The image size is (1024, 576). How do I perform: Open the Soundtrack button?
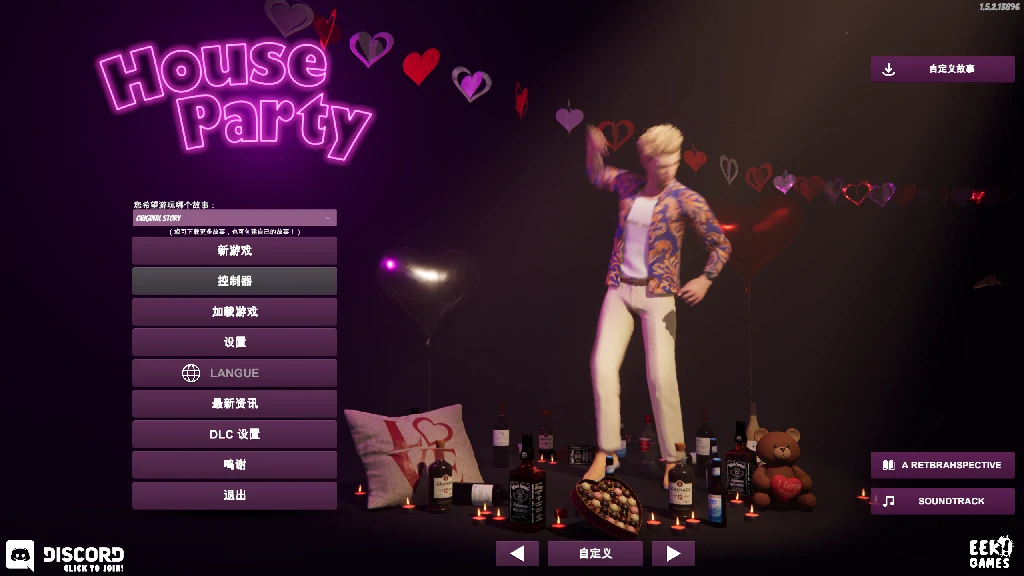(942, 501)
